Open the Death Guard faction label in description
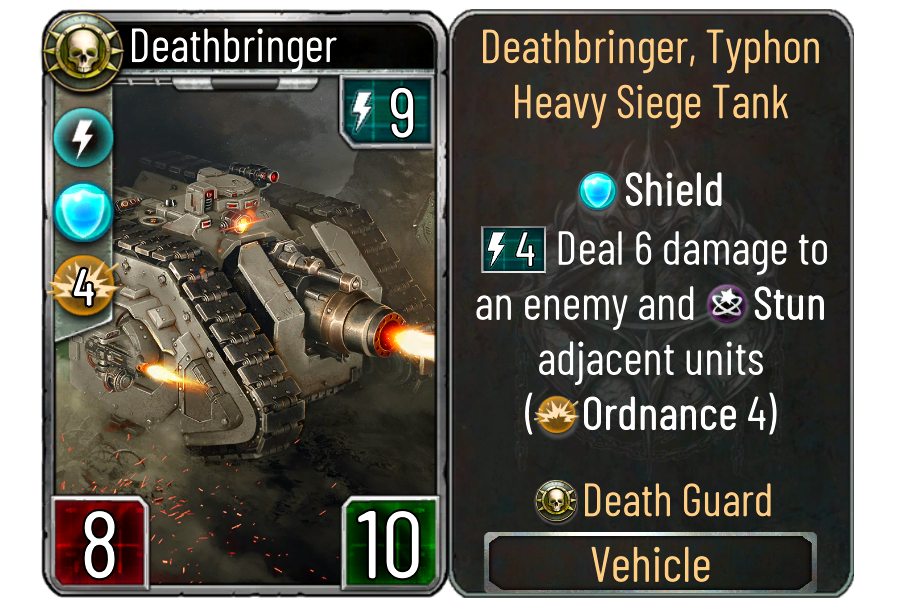Image resolution: width=900 pixels, height=600 pixels. pyautogui.click(x=676, y=499)
